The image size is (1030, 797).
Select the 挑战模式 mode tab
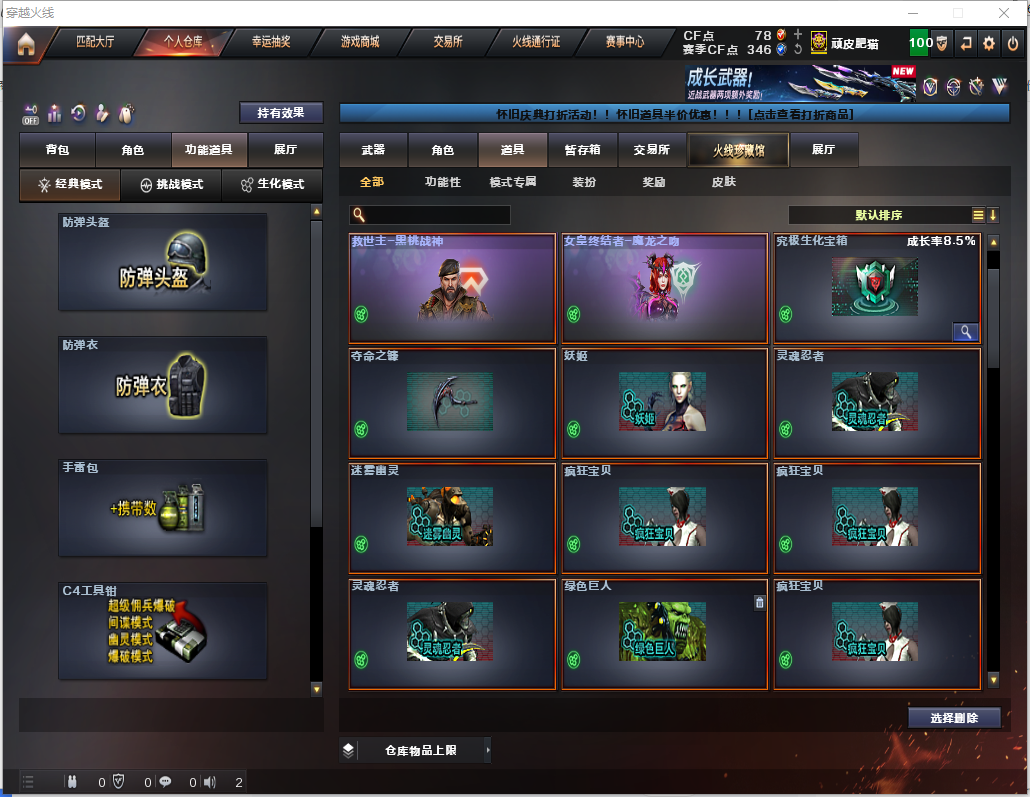point(171,184)
